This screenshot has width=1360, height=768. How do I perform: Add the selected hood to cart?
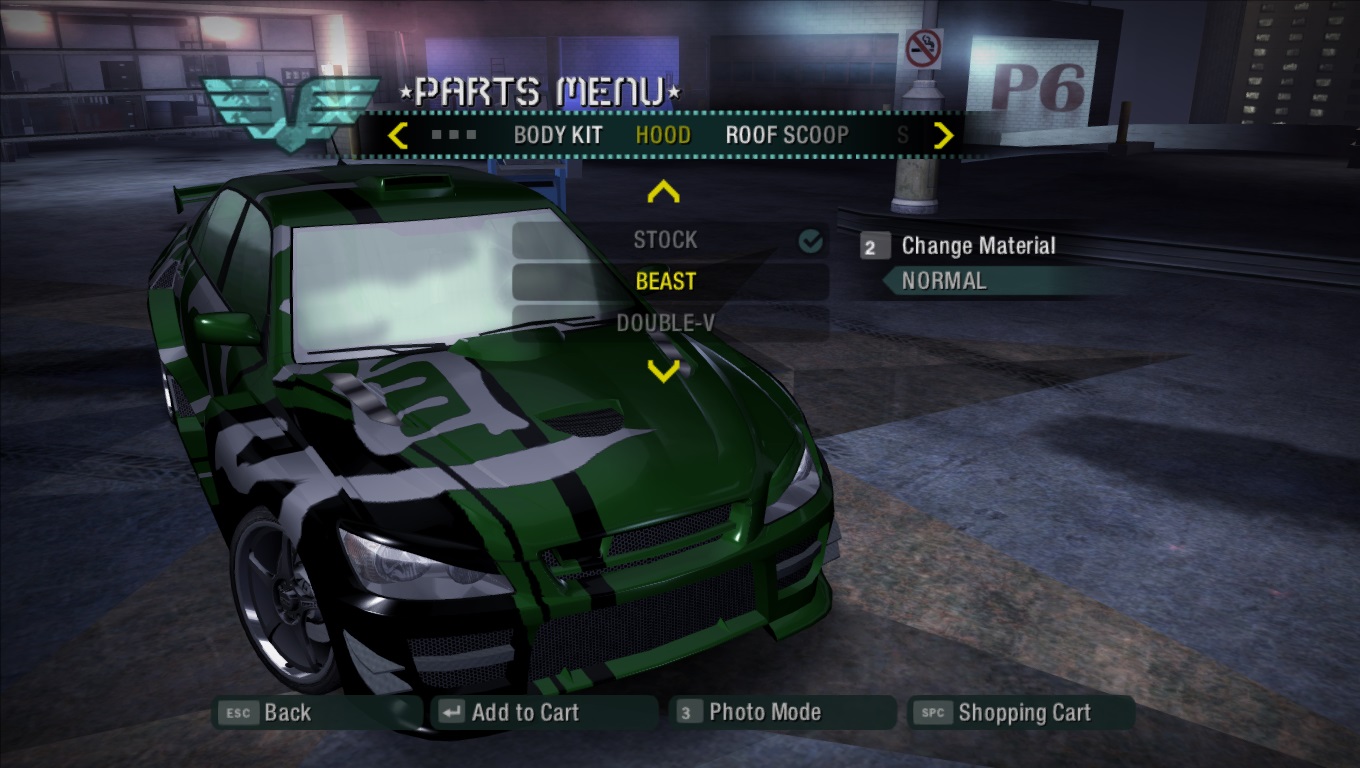[524, 713]
